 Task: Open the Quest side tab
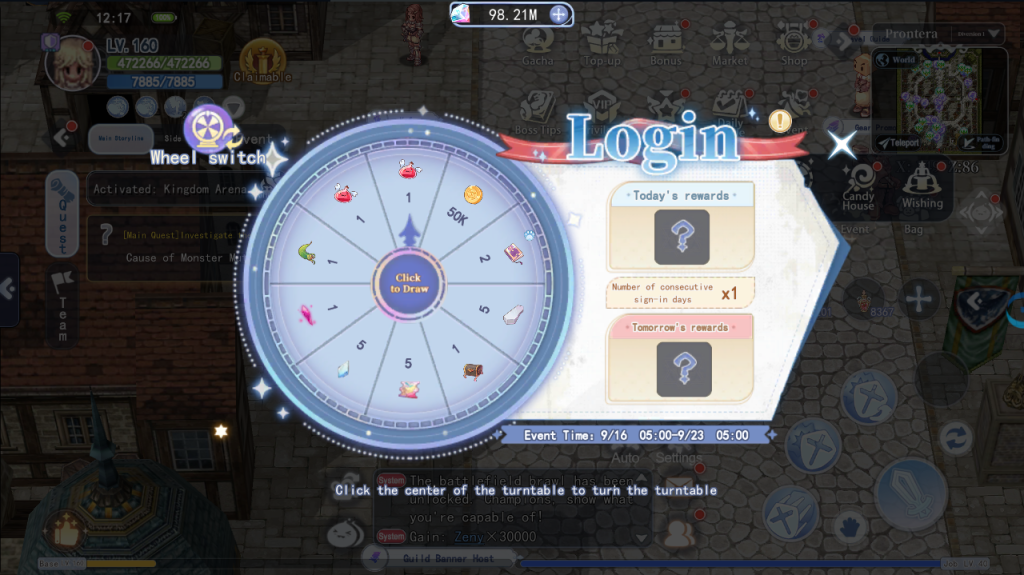point(61,212)
